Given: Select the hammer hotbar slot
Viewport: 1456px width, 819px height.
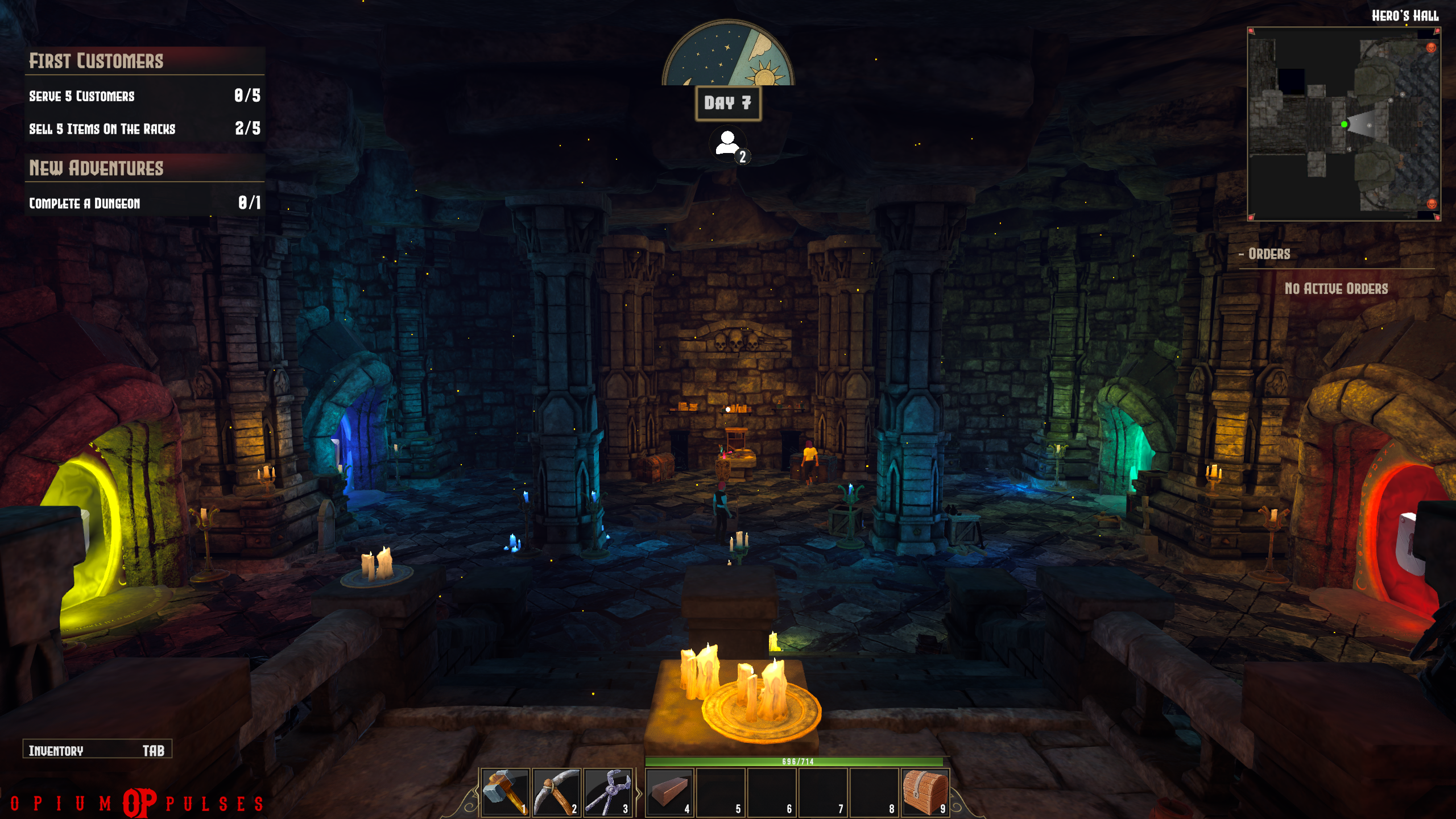Looking at the screenshot, I should [505, 792].
